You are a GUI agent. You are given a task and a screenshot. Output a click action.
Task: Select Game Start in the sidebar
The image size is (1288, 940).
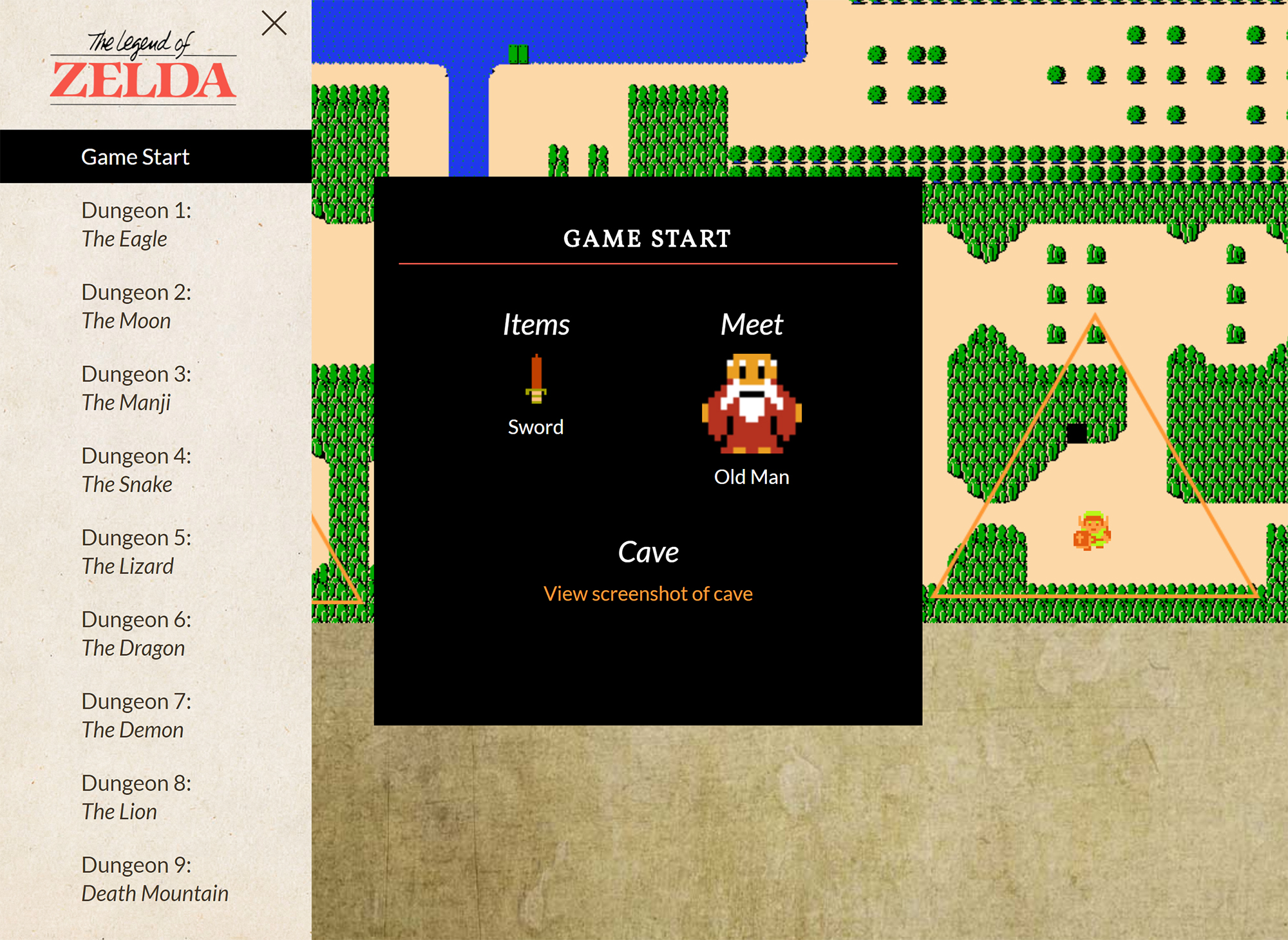[x=135, y=156]
